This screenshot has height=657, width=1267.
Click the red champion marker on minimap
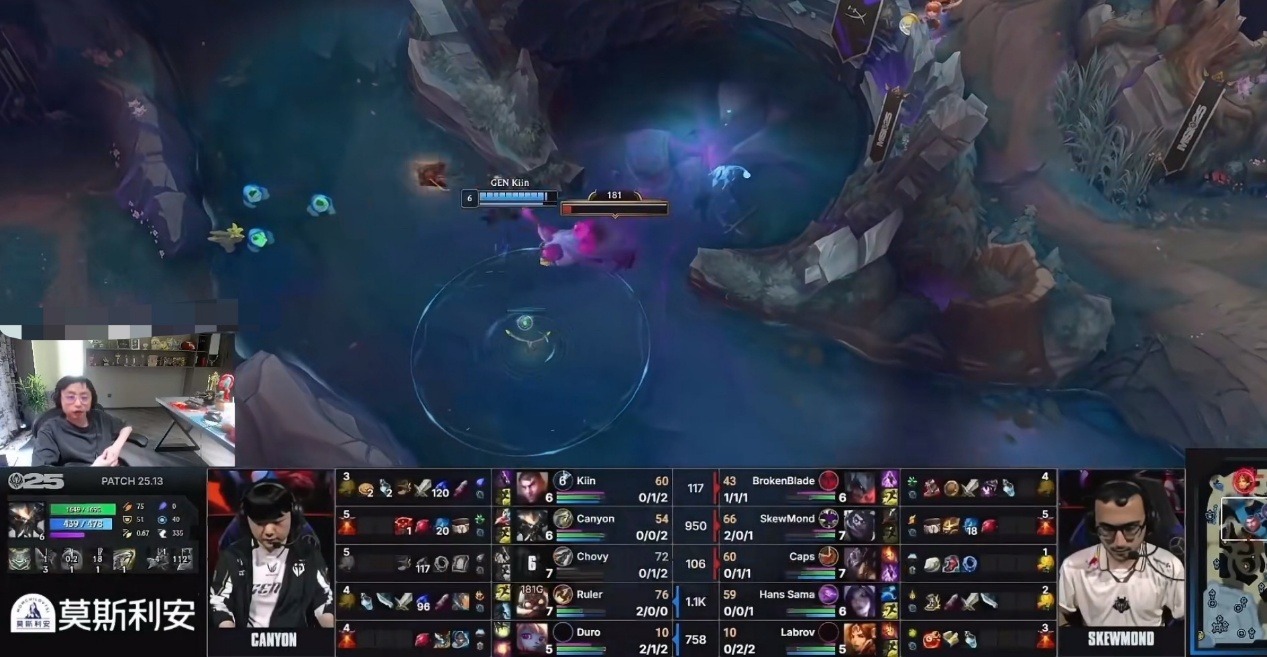click(x=1244, y=479)
